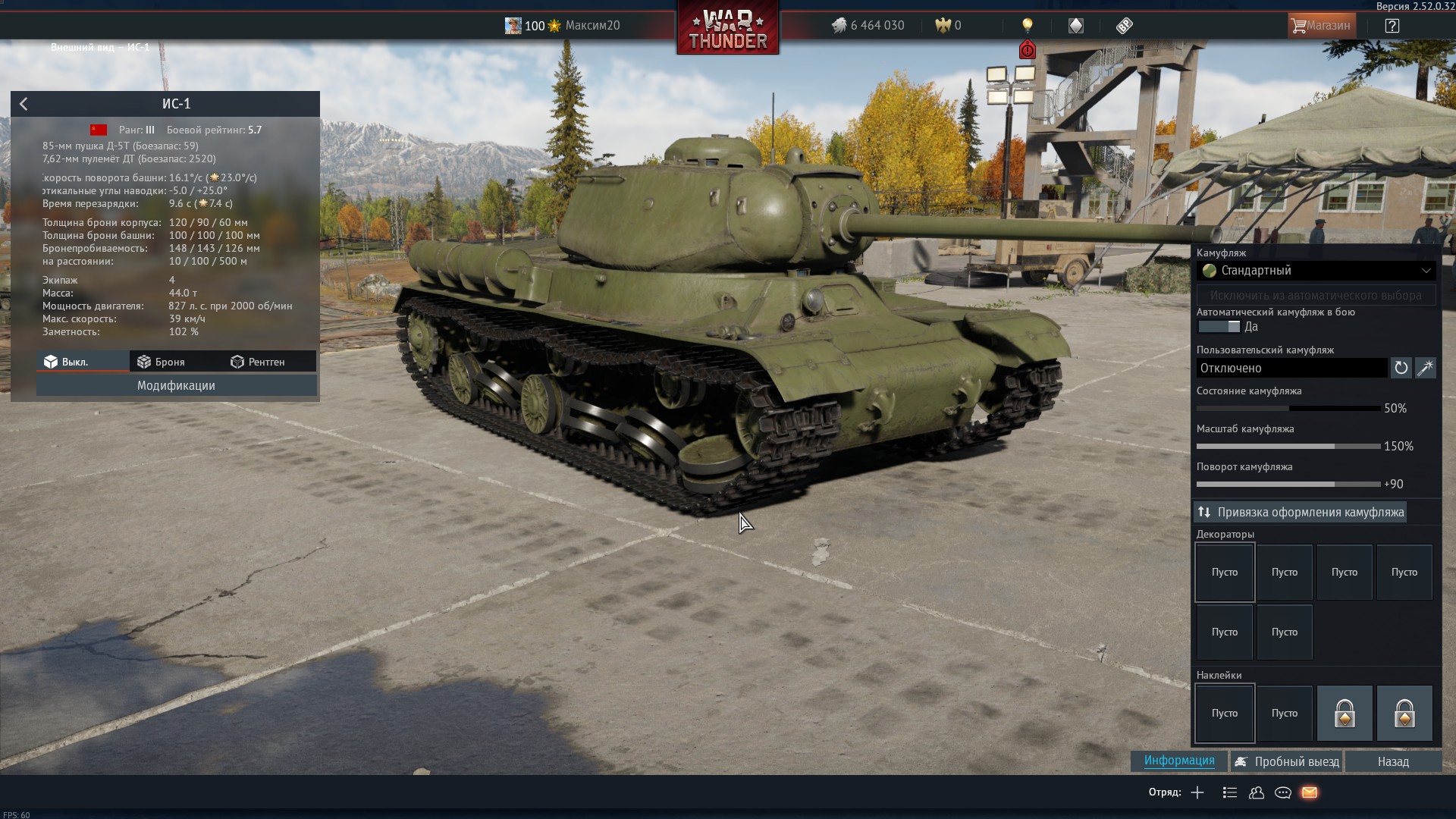Open the Стандартный camouflage dropdown

1316,271
